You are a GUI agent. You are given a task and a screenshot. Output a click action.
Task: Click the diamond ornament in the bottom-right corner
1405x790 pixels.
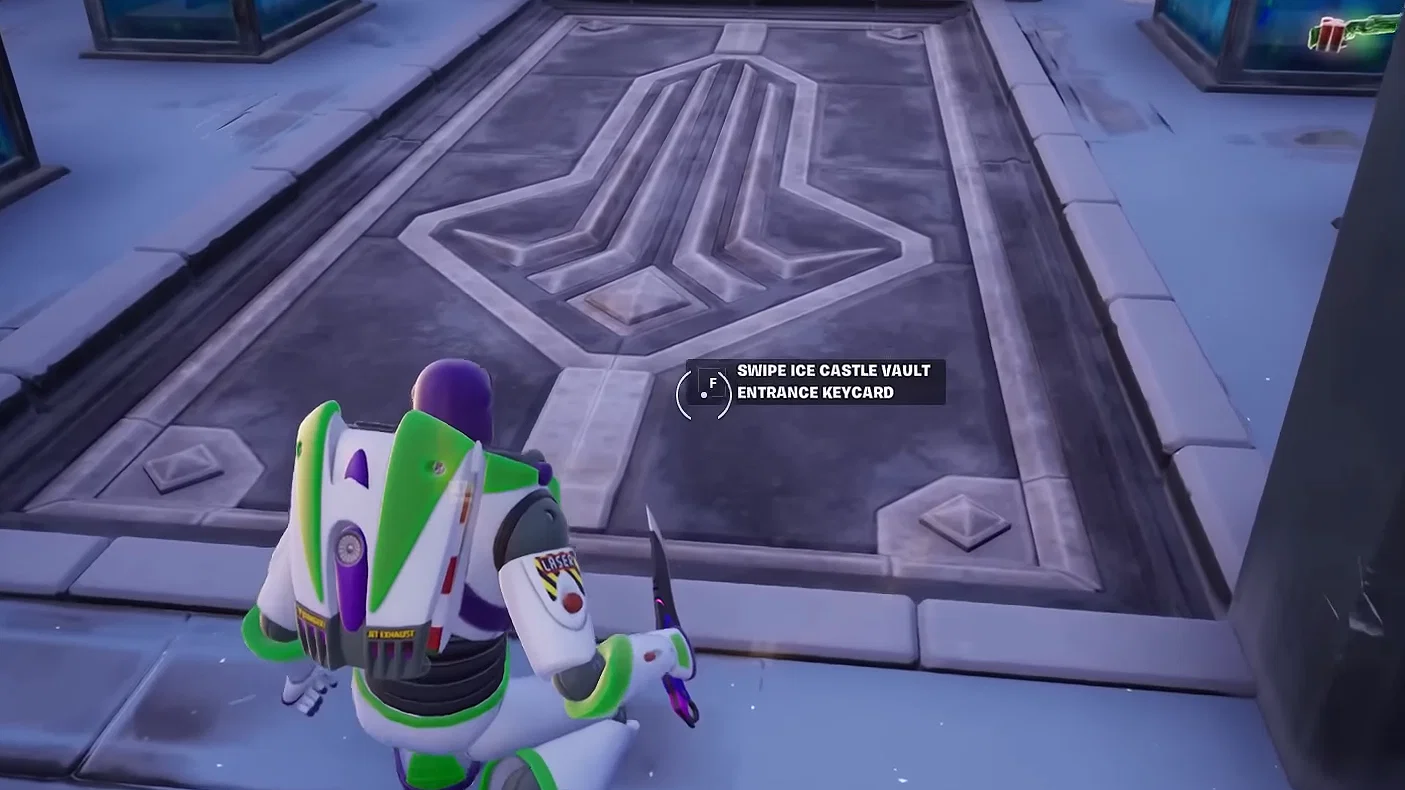click(x=965, y=520)
